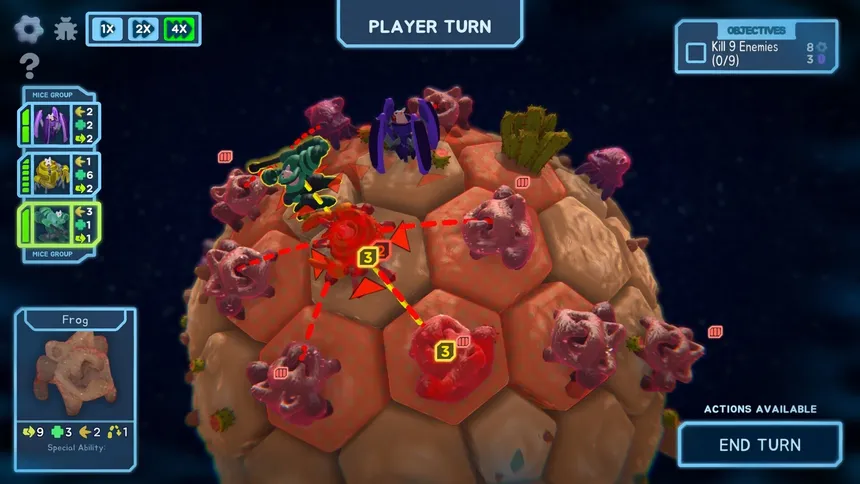
Task: Open the Objectives panel
Action: click(x=756, y=31)
